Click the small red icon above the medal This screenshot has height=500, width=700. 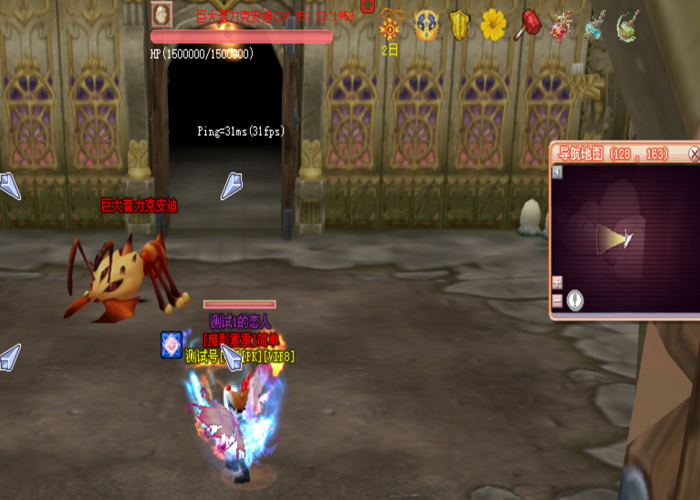tap(368, 5)
